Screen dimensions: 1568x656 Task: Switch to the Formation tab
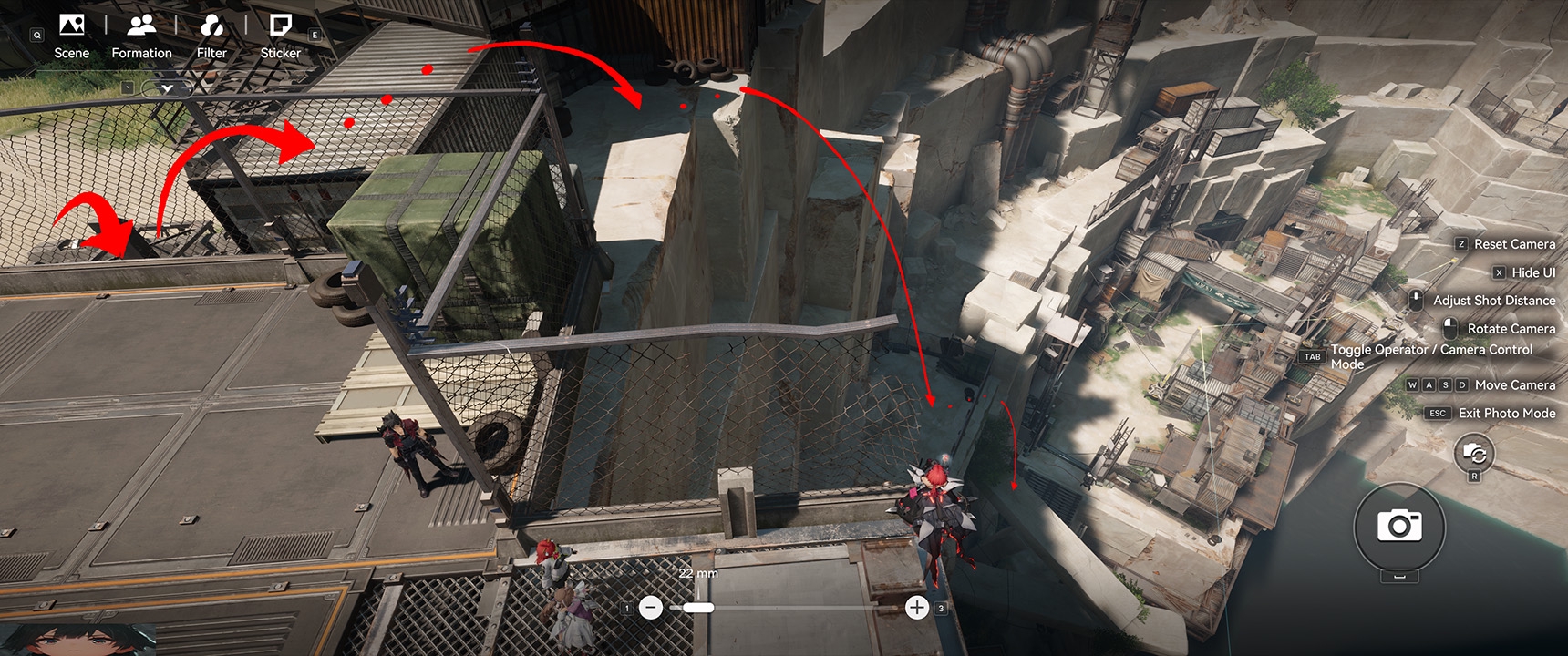click(141, 36)
